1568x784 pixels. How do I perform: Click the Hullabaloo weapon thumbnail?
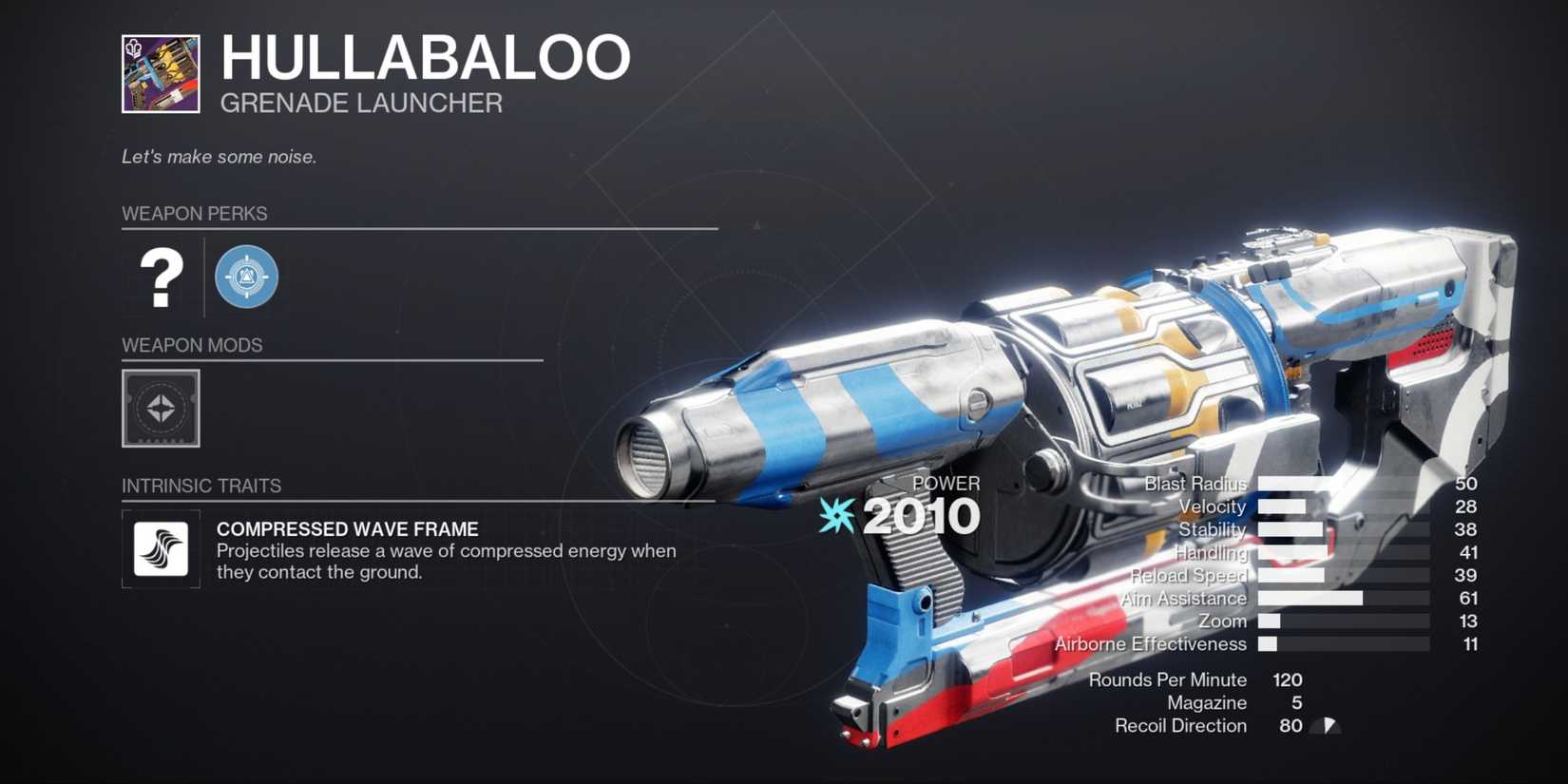pyautogui.click(x=160, y=71)
